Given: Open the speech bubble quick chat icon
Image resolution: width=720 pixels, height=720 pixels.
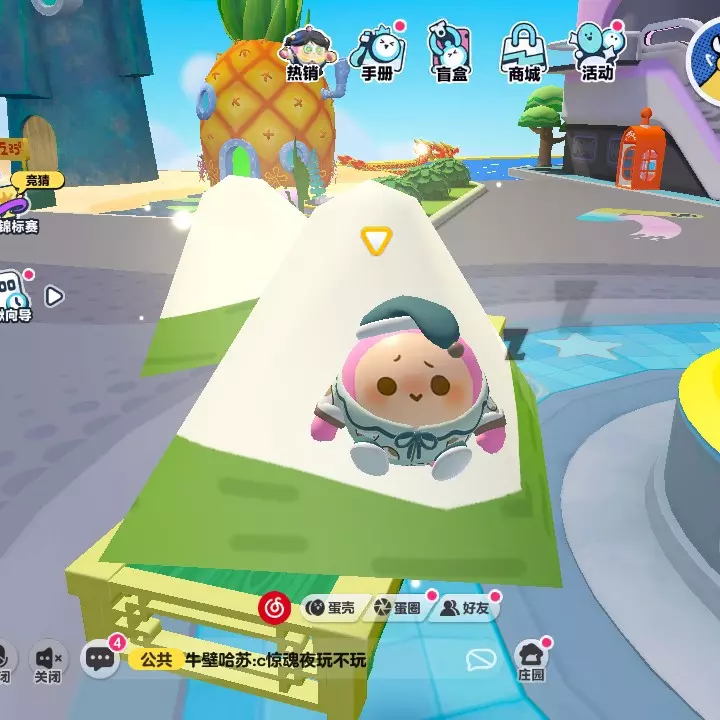Looking at the screenshot, I should (x=482, y=659).
